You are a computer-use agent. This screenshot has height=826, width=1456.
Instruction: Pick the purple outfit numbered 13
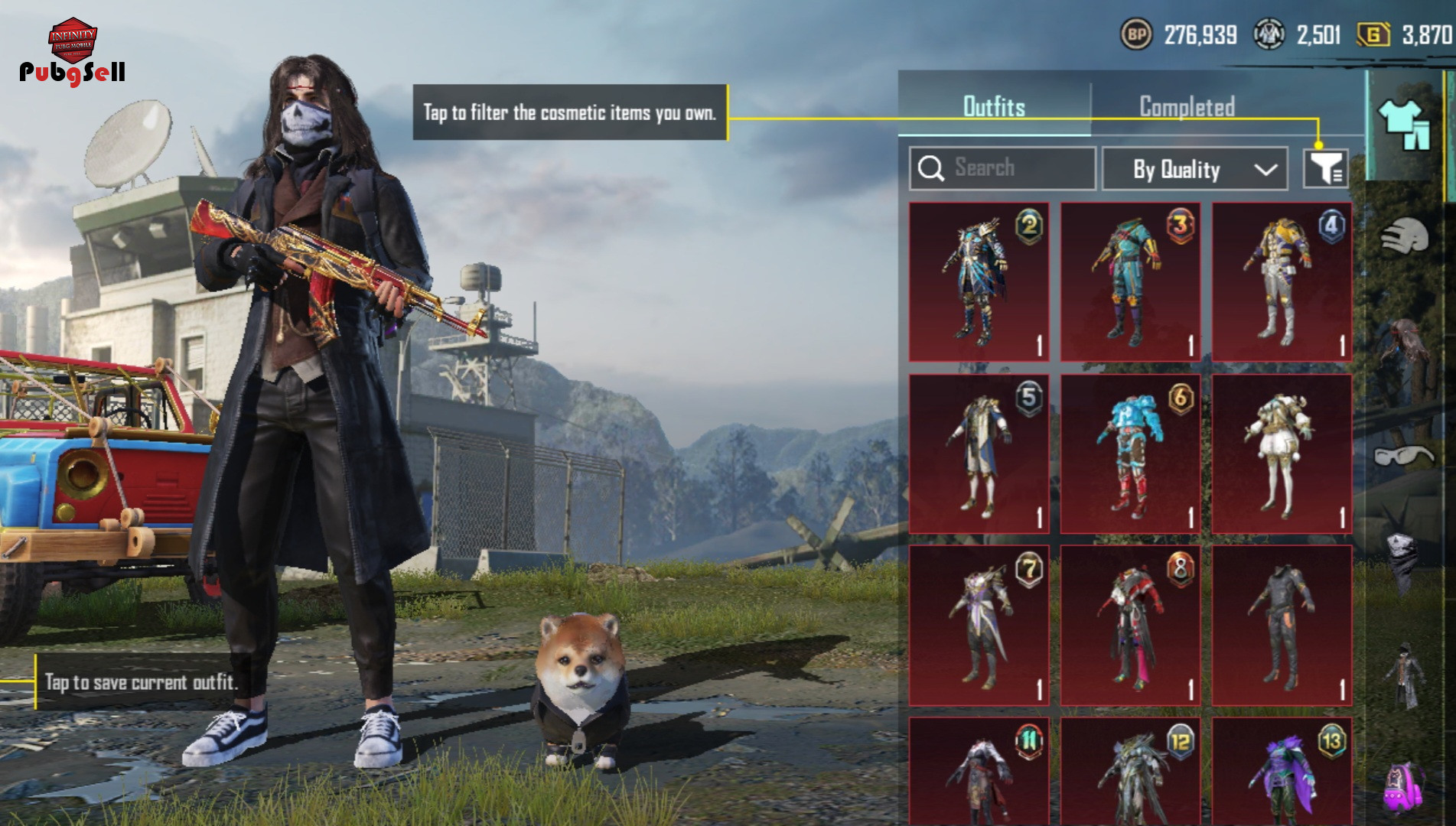pos(1282,772)
